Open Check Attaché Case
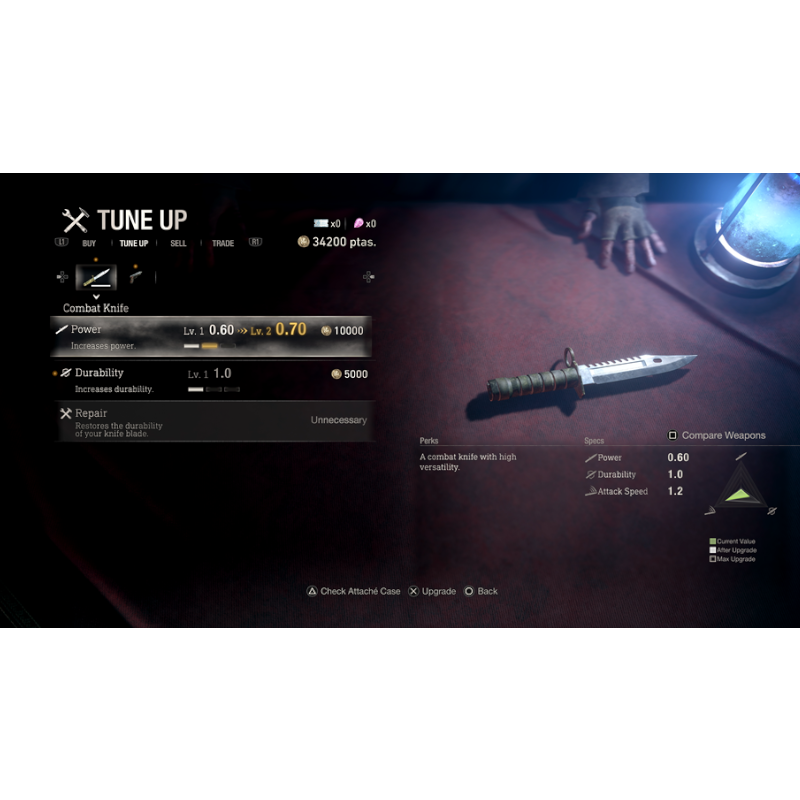Screen dimensions: 800x800 pyautogui.click(x=353, y=591)
